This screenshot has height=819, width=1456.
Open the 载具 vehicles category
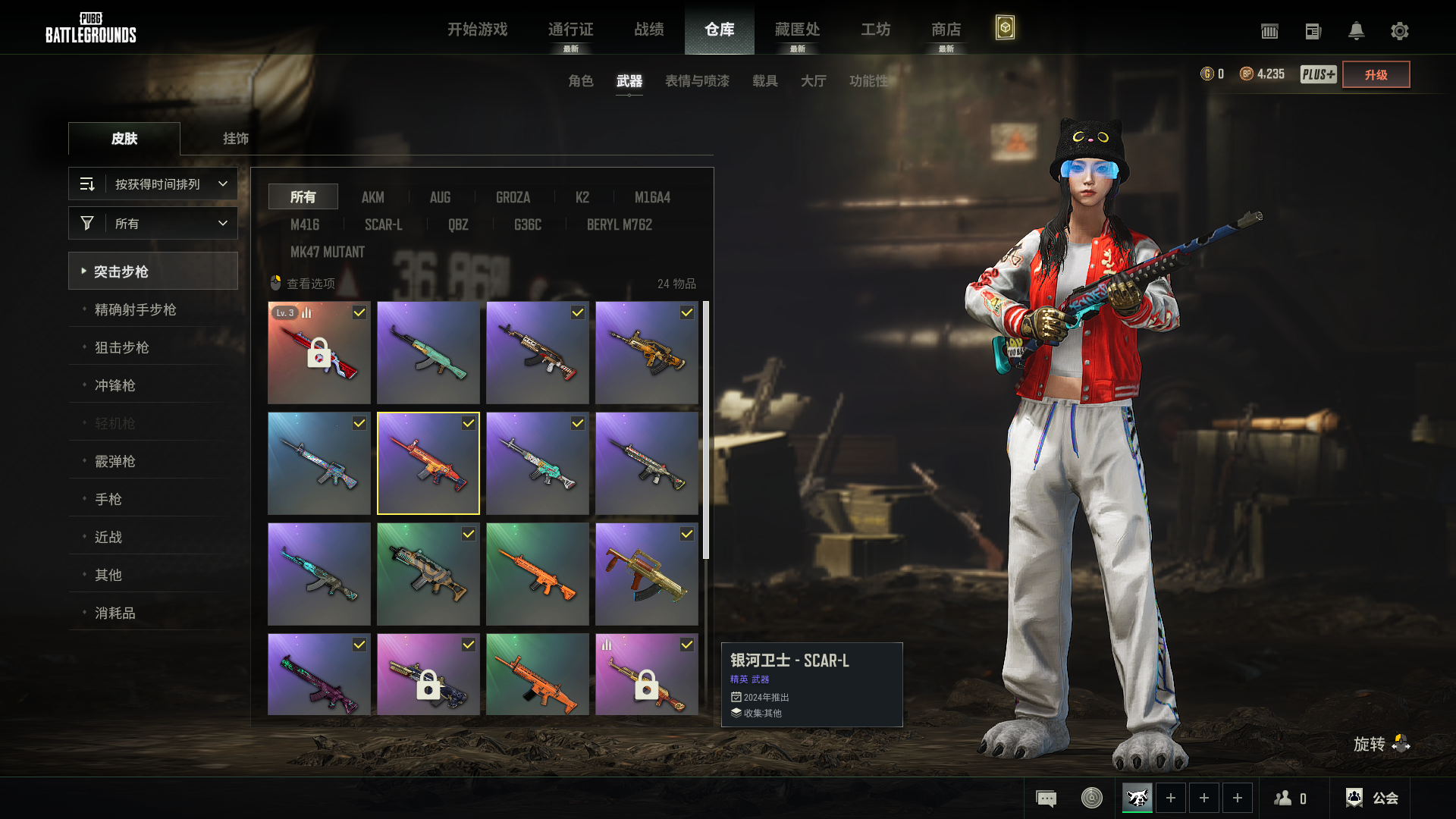[x=764, y=81]
